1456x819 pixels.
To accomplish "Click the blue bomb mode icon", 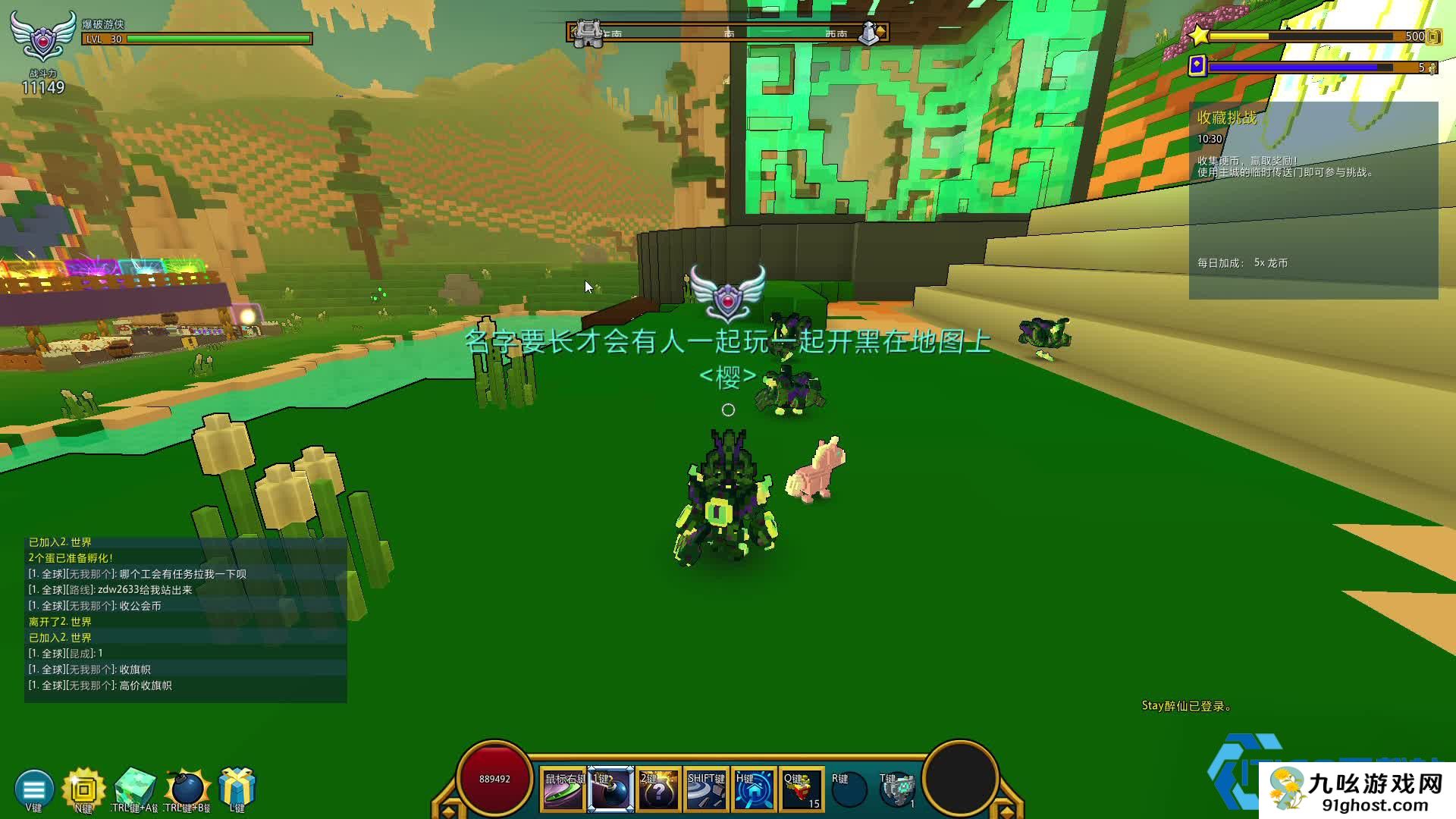I will 187,789.
